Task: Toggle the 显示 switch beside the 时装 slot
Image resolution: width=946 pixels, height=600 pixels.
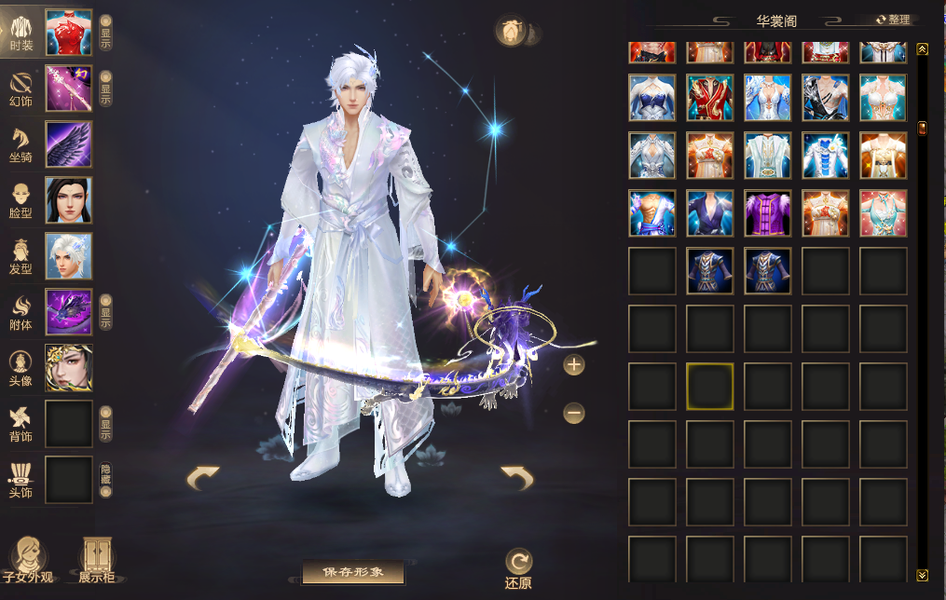Action: point(106,33)
